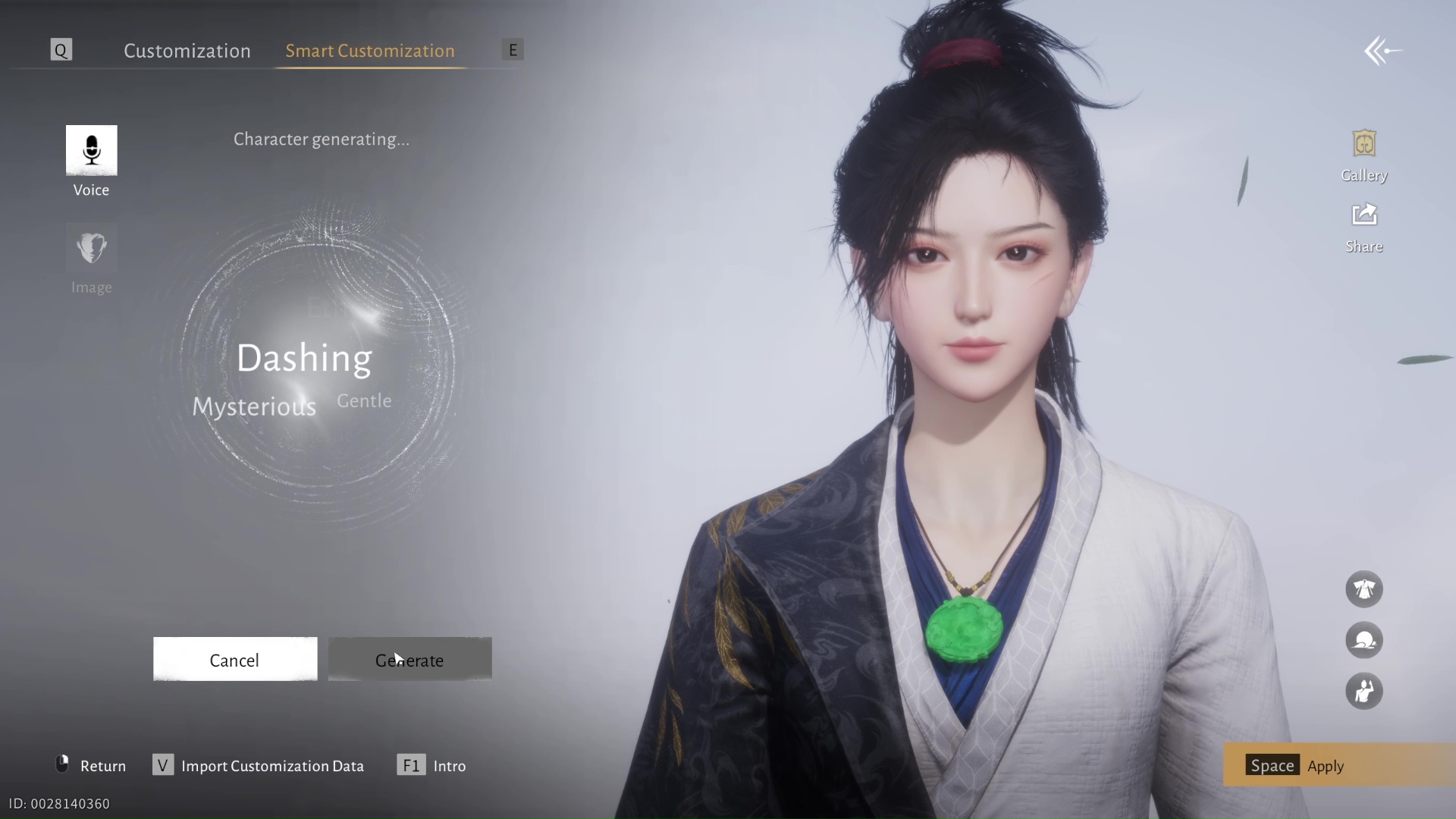Click the back arrow at top right
The image size is (1456, 819).
tap(1382, 50)
